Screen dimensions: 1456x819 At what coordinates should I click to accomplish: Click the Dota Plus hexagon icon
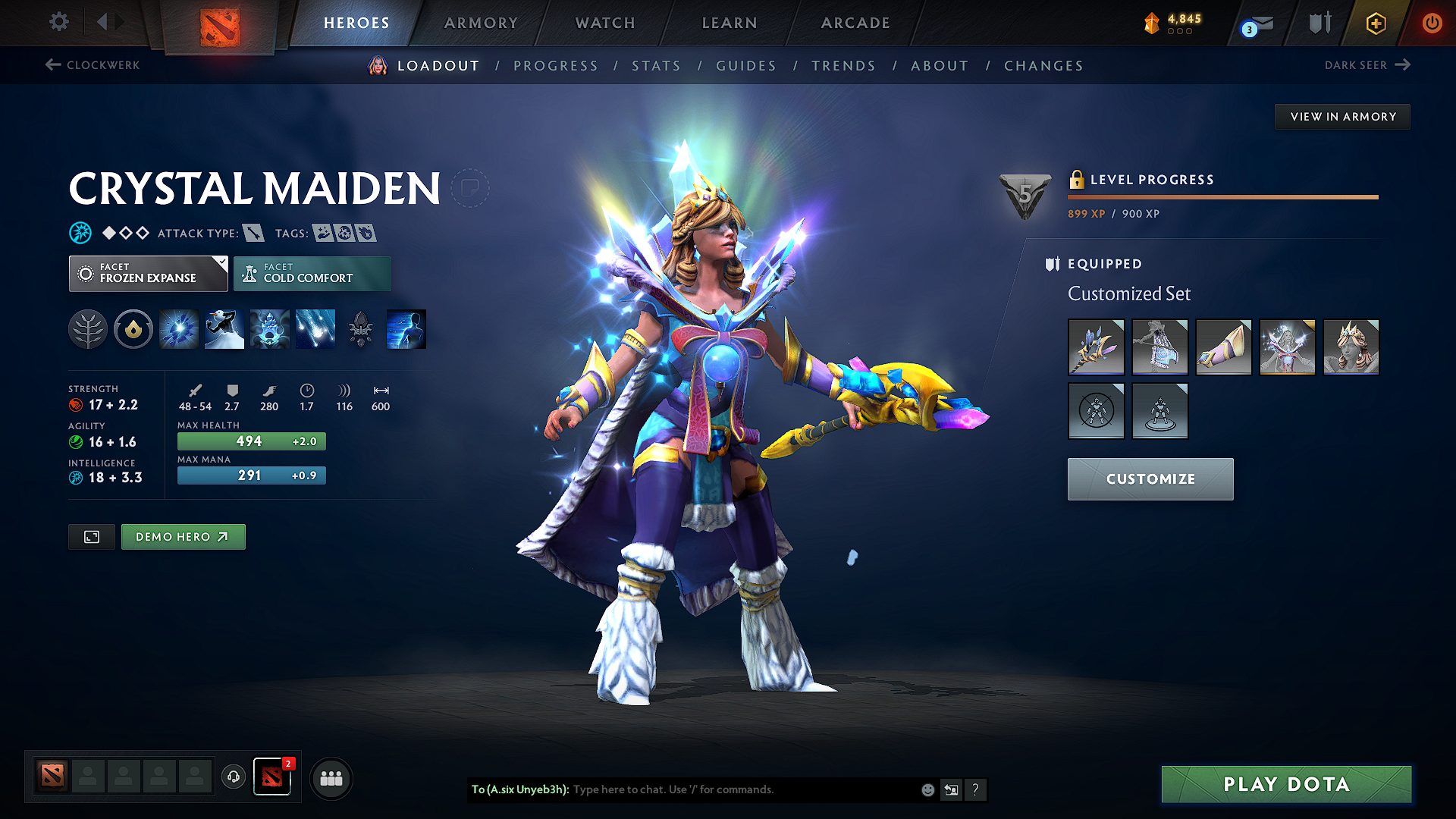[x=1375, y=24]
